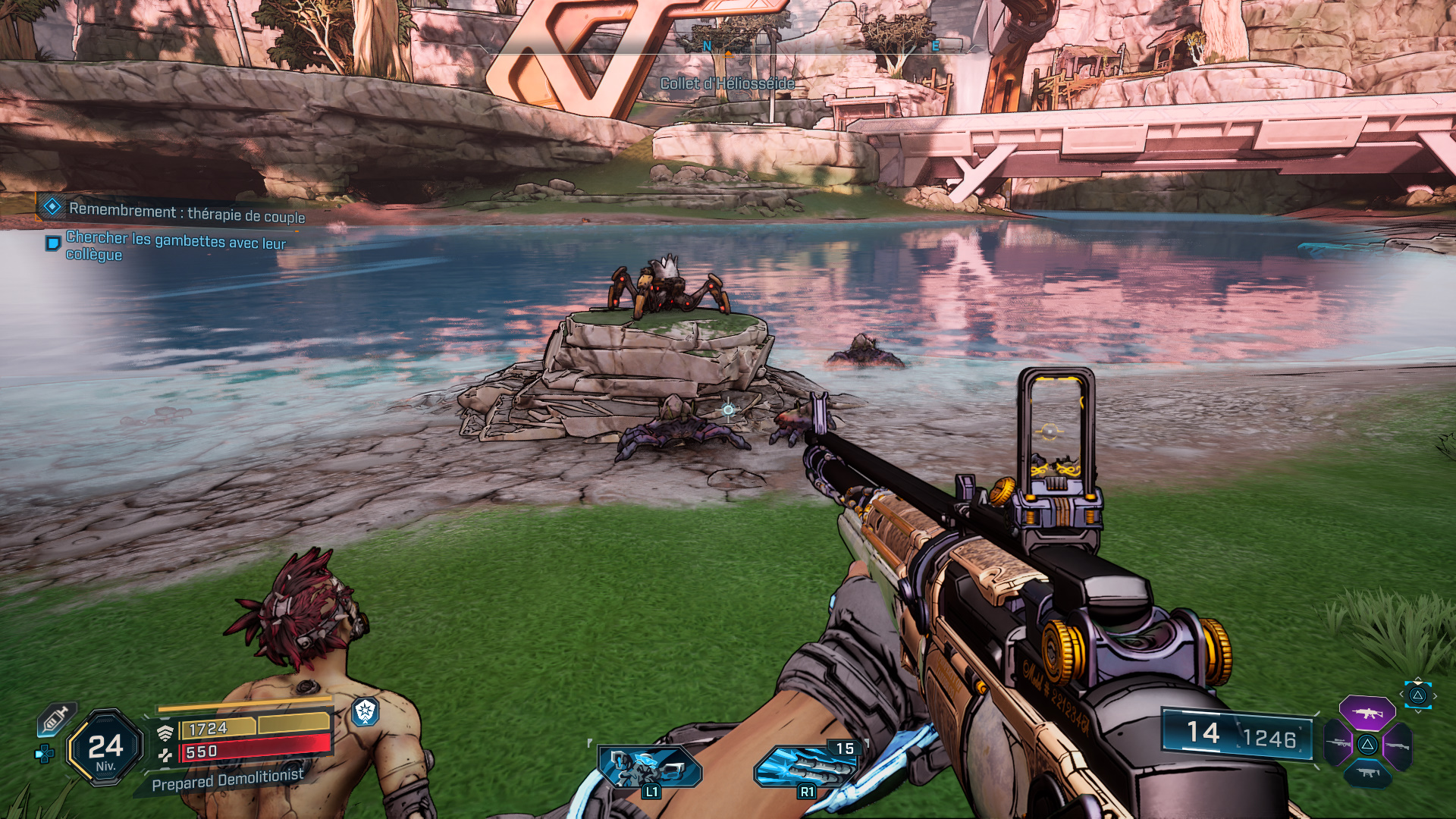Select the shield burst status icon
Screen dimensions: 1456x819
366,711
